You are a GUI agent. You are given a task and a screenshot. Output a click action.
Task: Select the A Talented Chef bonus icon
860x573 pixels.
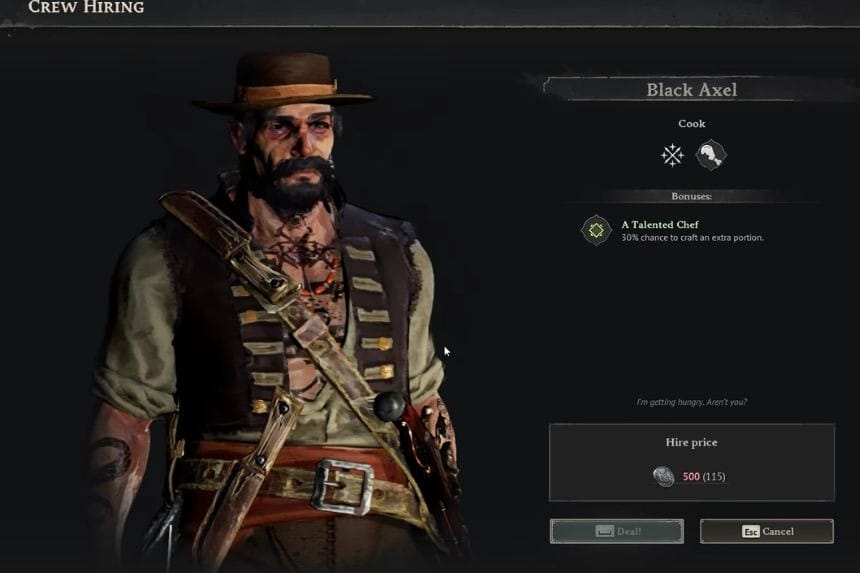596,230
